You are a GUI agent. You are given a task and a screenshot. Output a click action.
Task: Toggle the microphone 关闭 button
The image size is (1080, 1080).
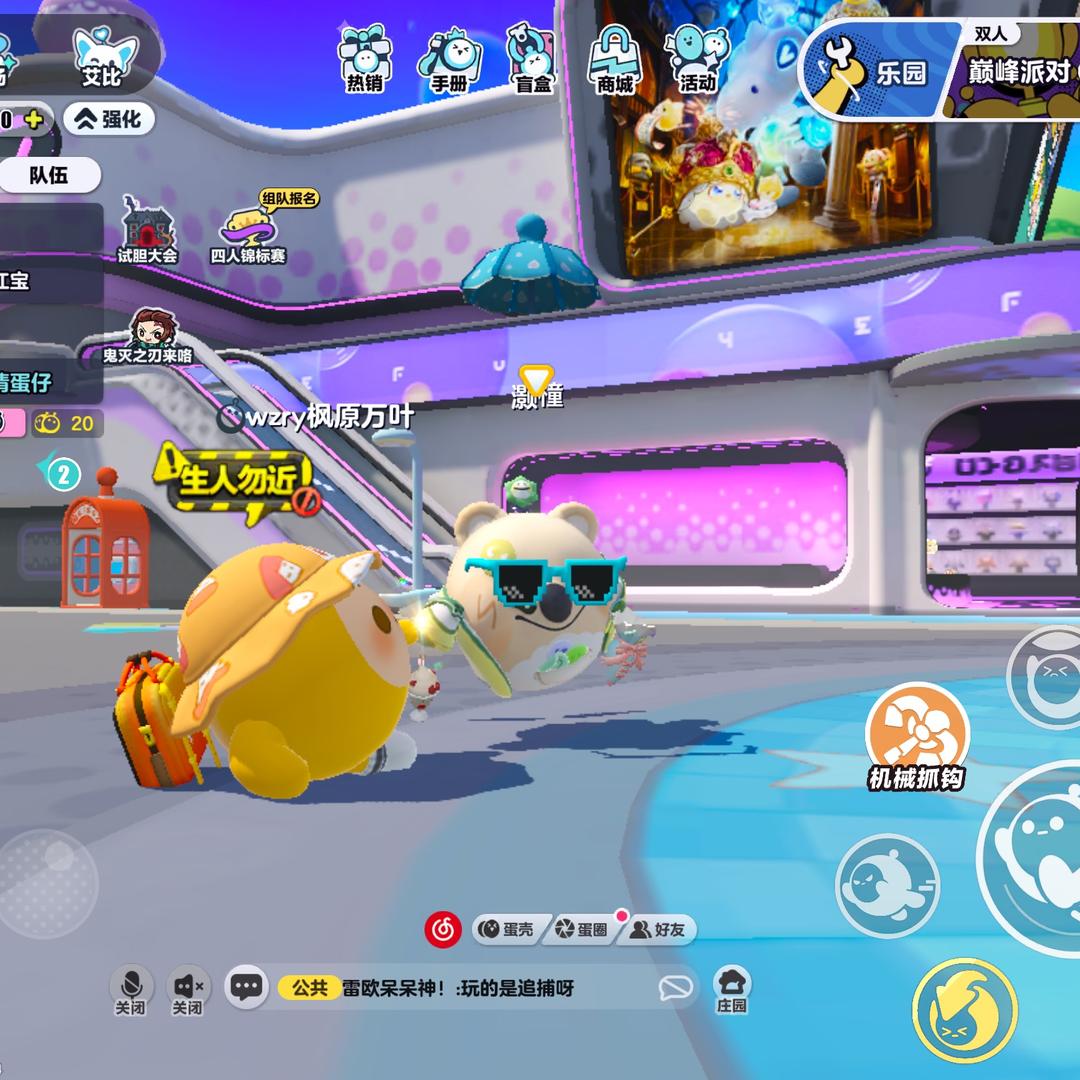click(x=130, y=989)
